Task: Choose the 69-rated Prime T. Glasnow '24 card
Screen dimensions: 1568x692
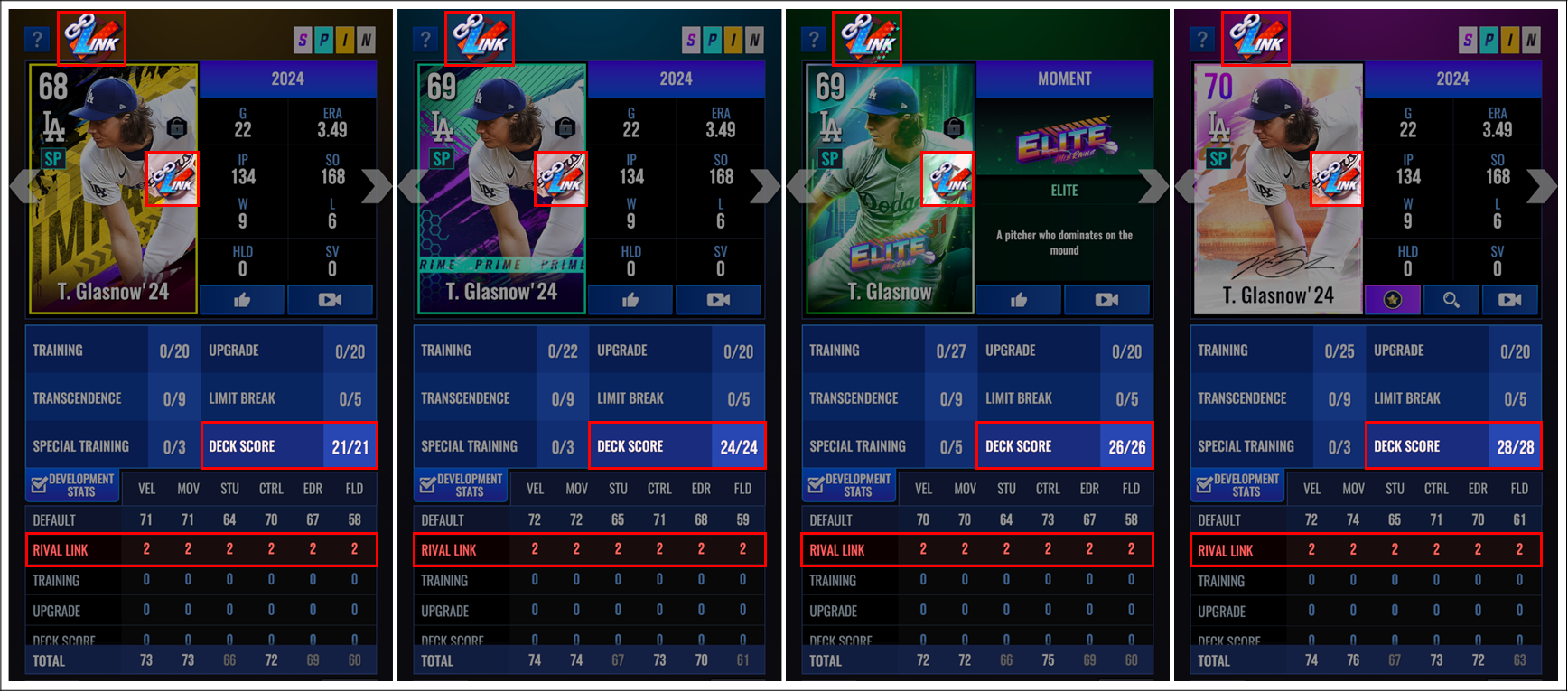Action: tap(501, 189)
